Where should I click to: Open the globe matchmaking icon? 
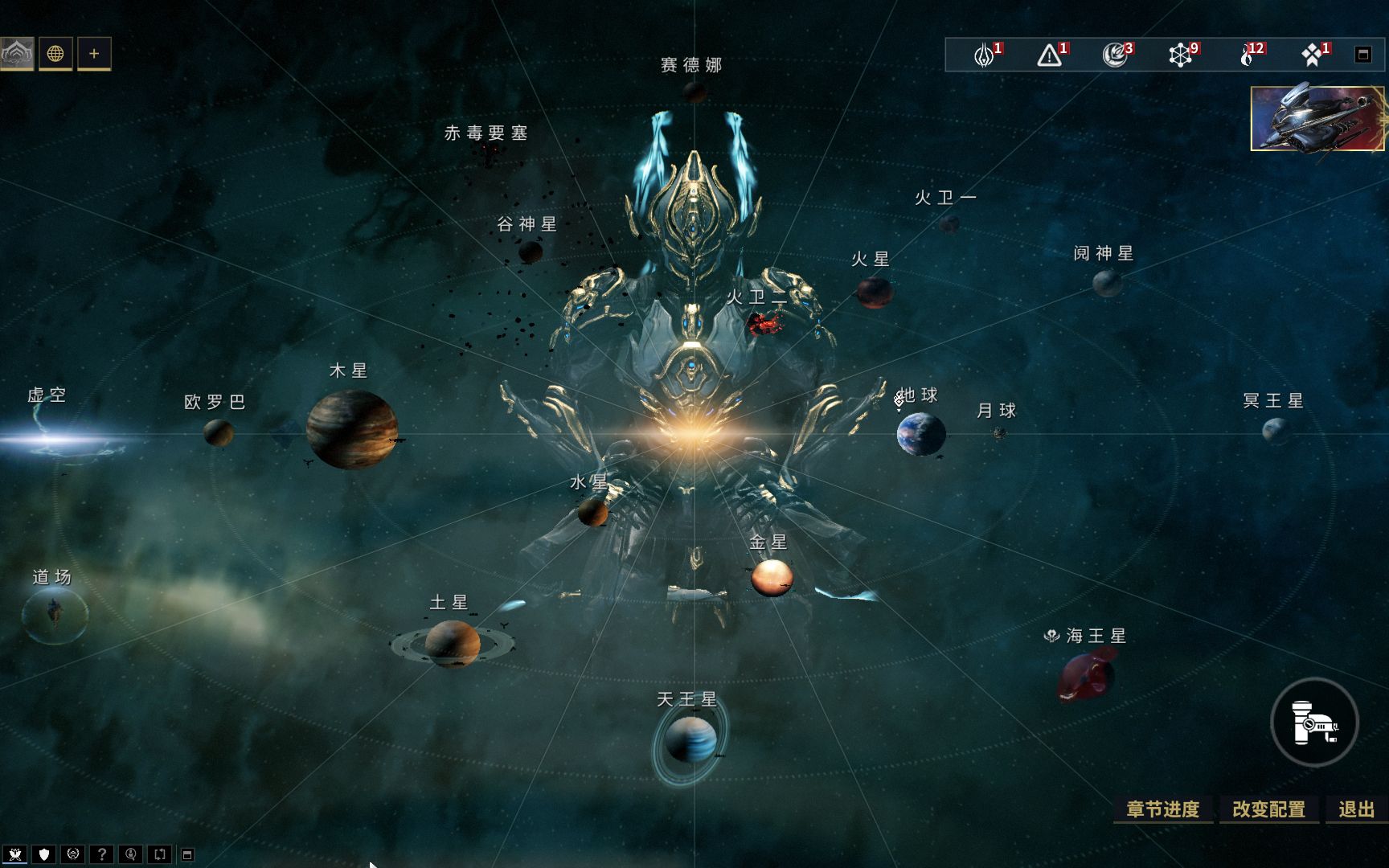(55, 54)
